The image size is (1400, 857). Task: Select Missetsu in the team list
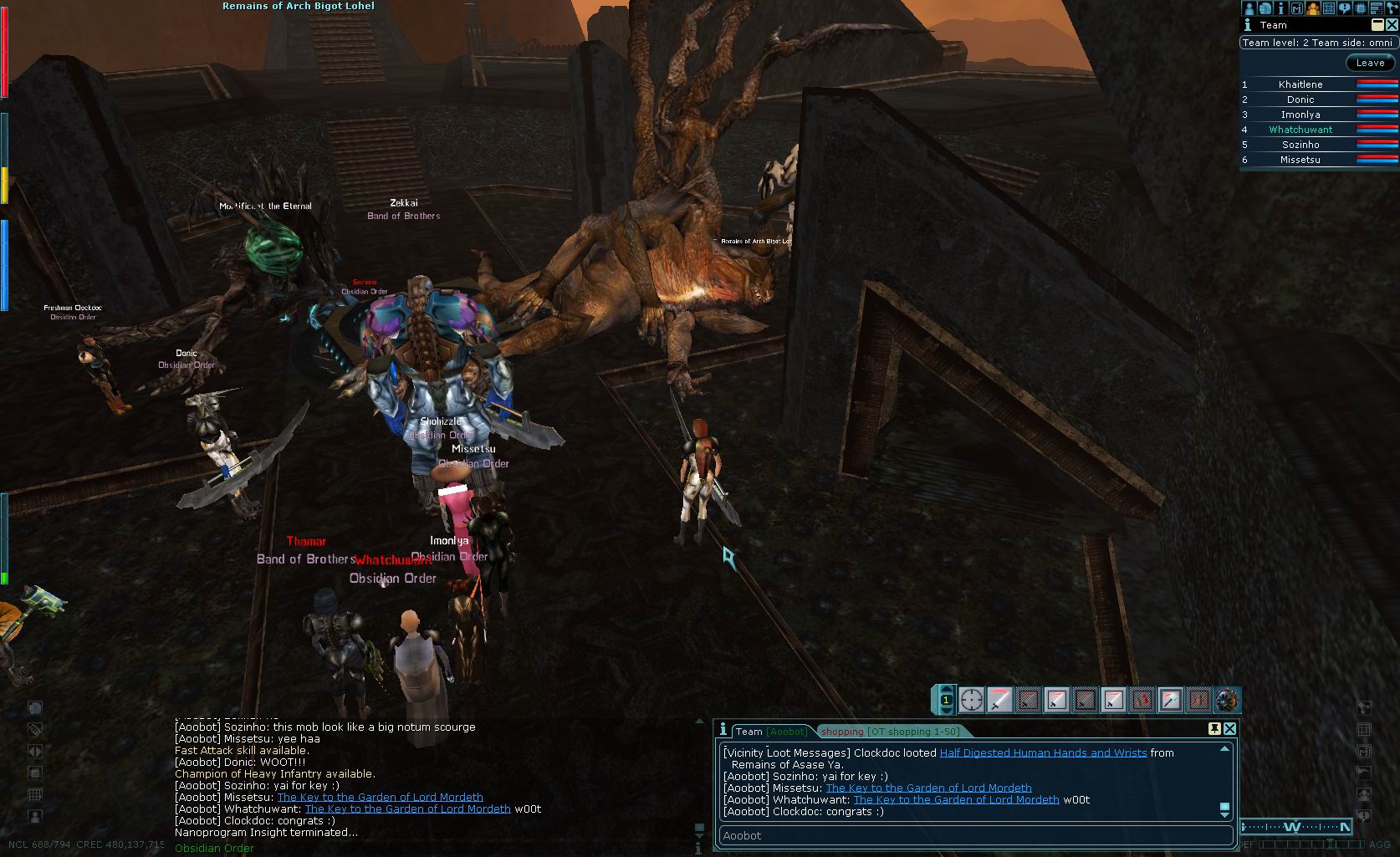point(1300,160)
